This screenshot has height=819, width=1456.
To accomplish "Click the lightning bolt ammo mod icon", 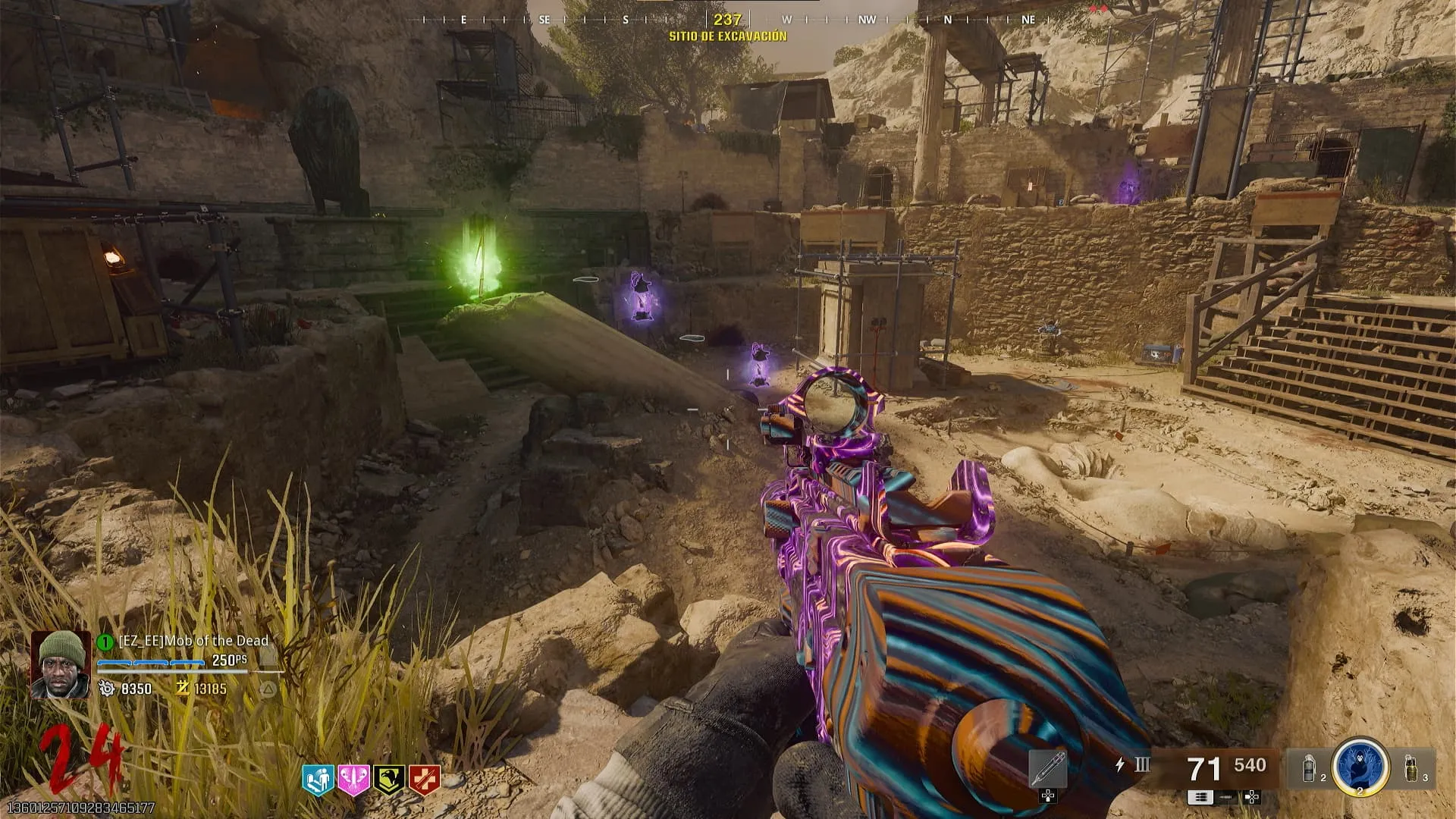I will [x=1120, y=764].
